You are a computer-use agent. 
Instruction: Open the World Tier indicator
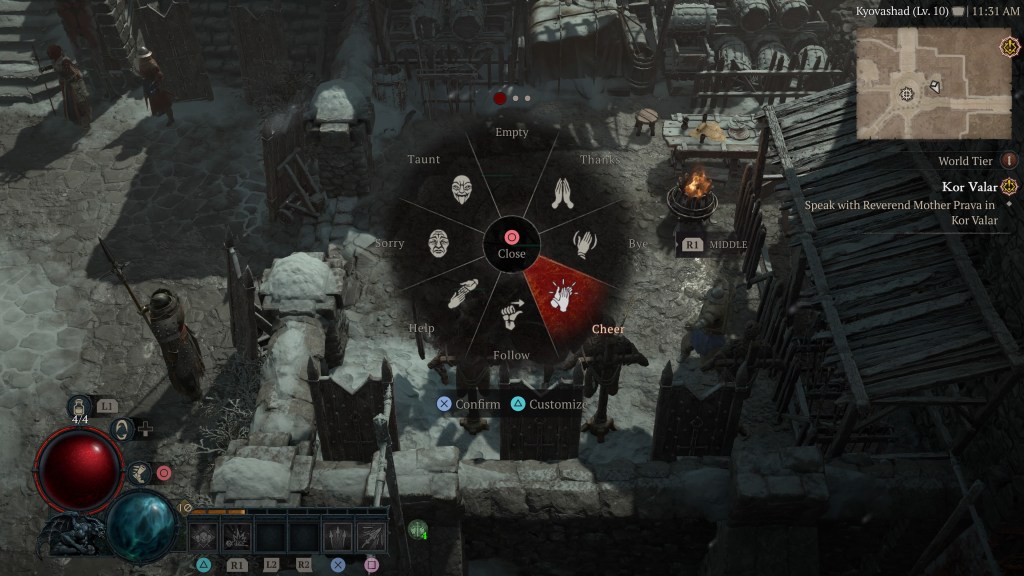1009,160
